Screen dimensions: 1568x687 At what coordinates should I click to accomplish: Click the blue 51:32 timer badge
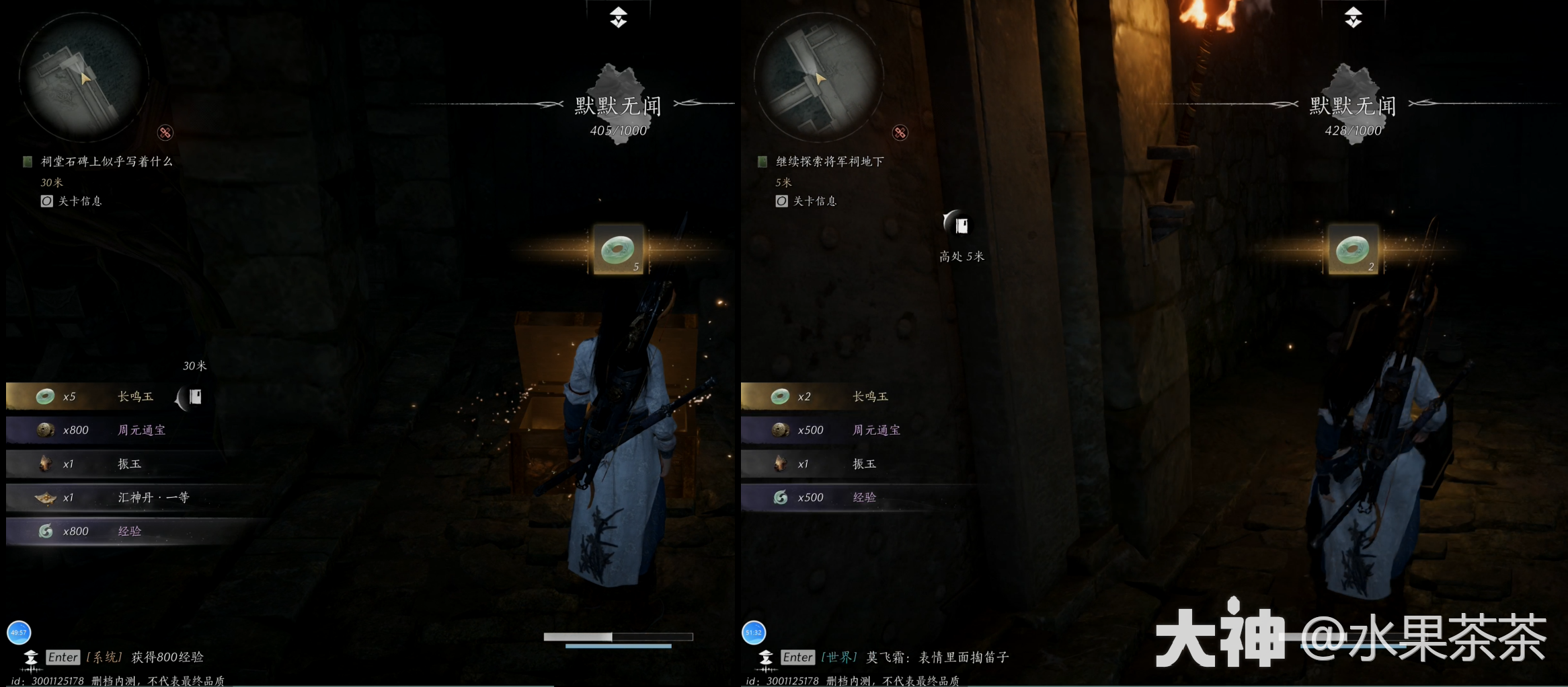click(x=754, y=632)
